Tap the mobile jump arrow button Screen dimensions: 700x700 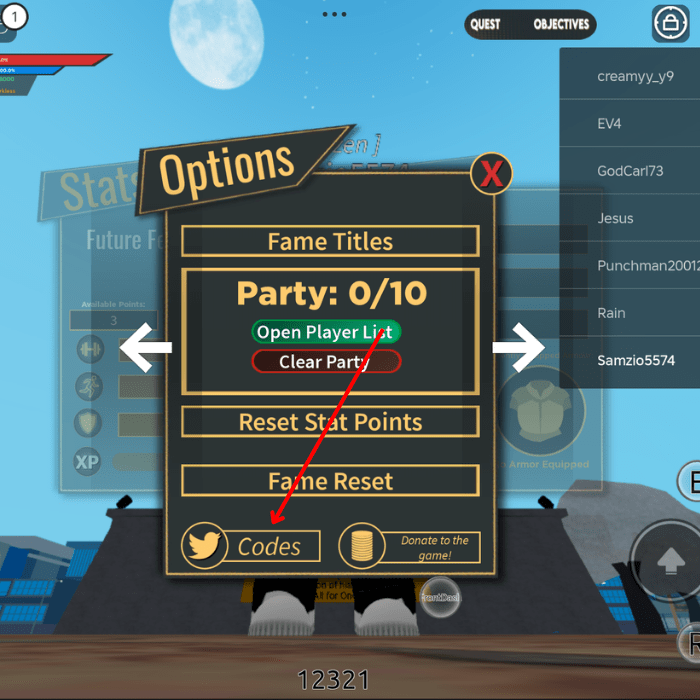point(667,562)
